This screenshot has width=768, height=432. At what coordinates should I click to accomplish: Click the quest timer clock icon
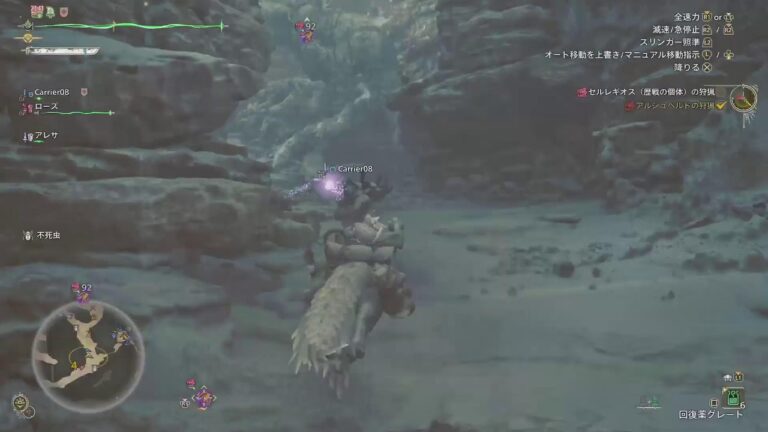[x=743, y=98]
